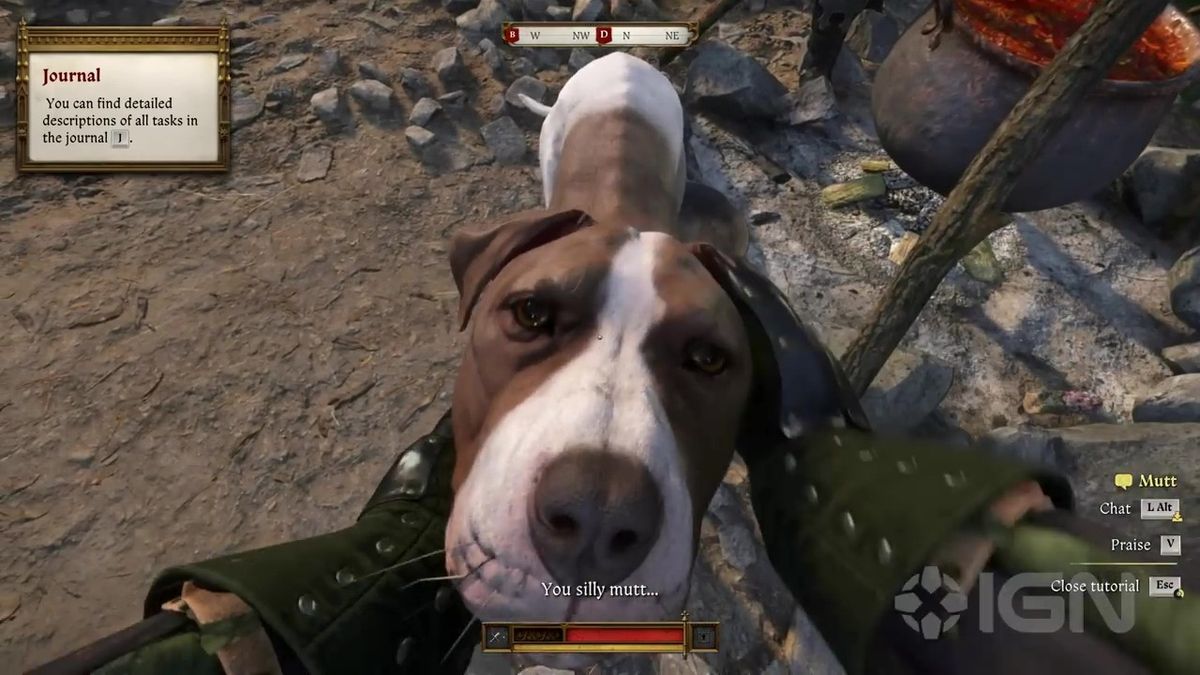Image resolution: width=1200 pixels, height=675 pixels.
Task: Click the crossed weapons icon beside health bar
Action: click(x=497, y=636)
